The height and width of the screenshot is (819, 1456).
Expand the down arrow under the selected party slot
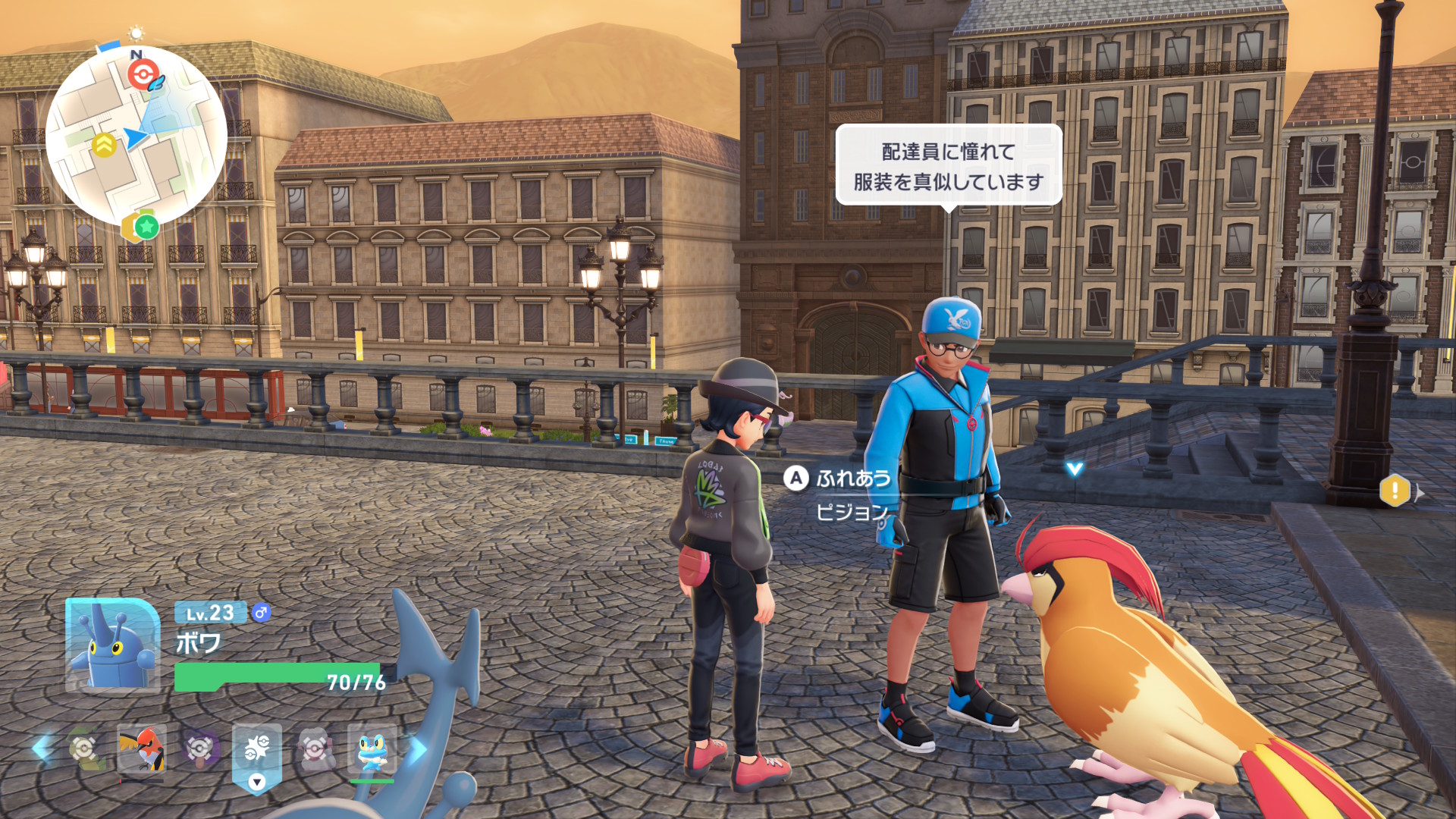pos(257,782)
